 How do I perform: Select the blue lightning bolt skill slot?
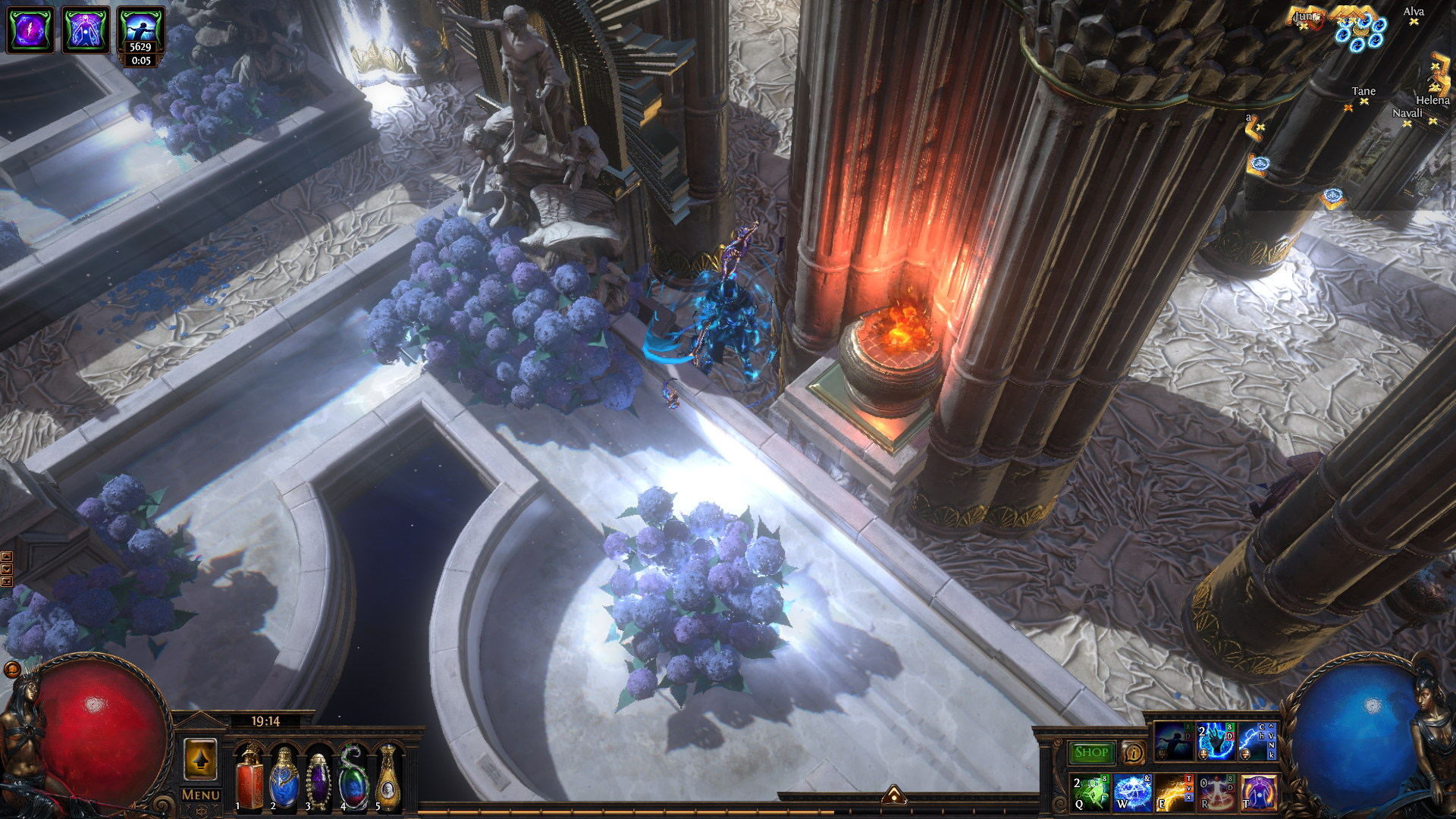pos(1257,742)
